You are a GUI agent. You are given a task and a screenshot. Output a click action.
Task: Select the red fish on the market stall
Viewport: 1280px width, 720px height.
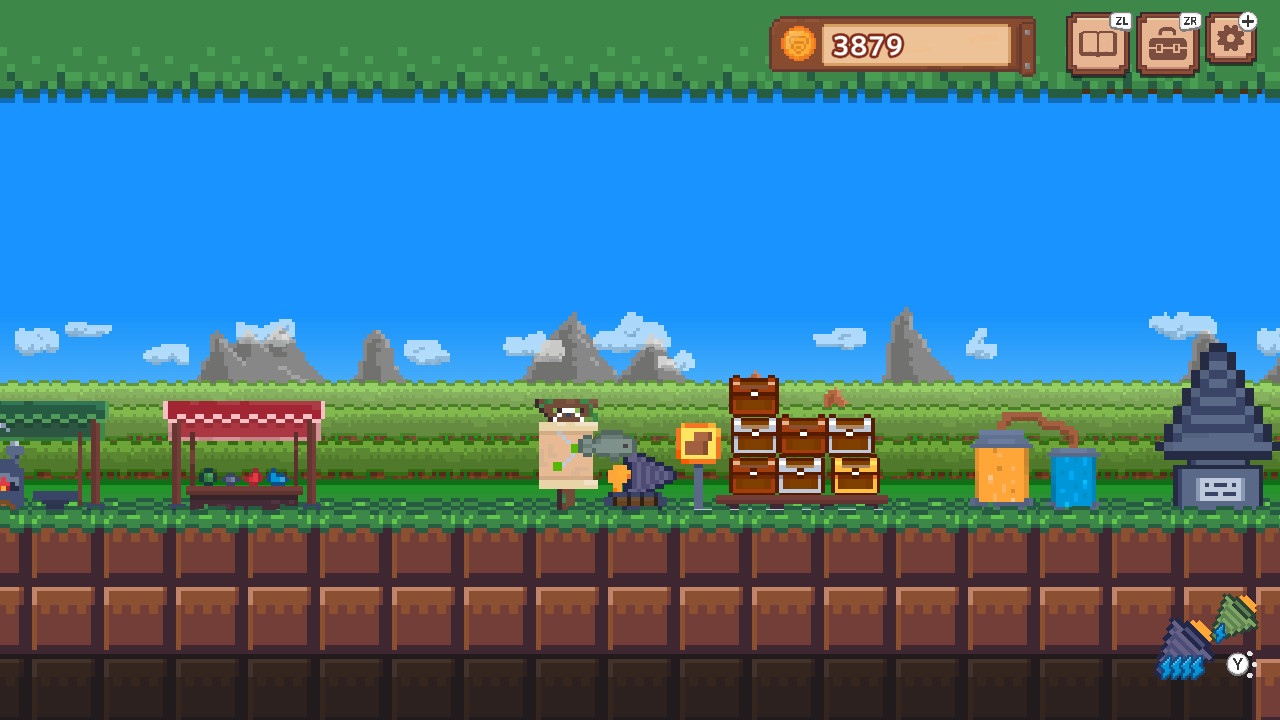click(255, 476)
